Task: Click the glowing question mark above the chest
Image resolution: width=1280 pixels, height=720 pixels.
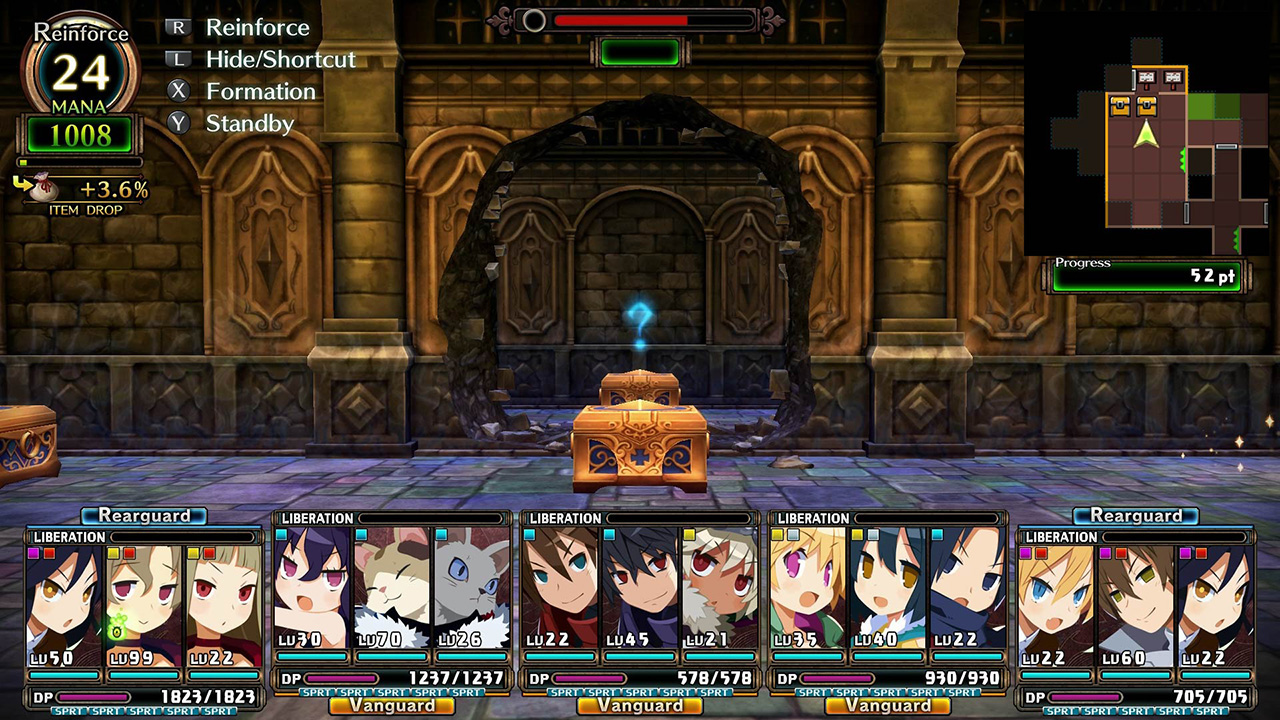Action: [639, 318]
